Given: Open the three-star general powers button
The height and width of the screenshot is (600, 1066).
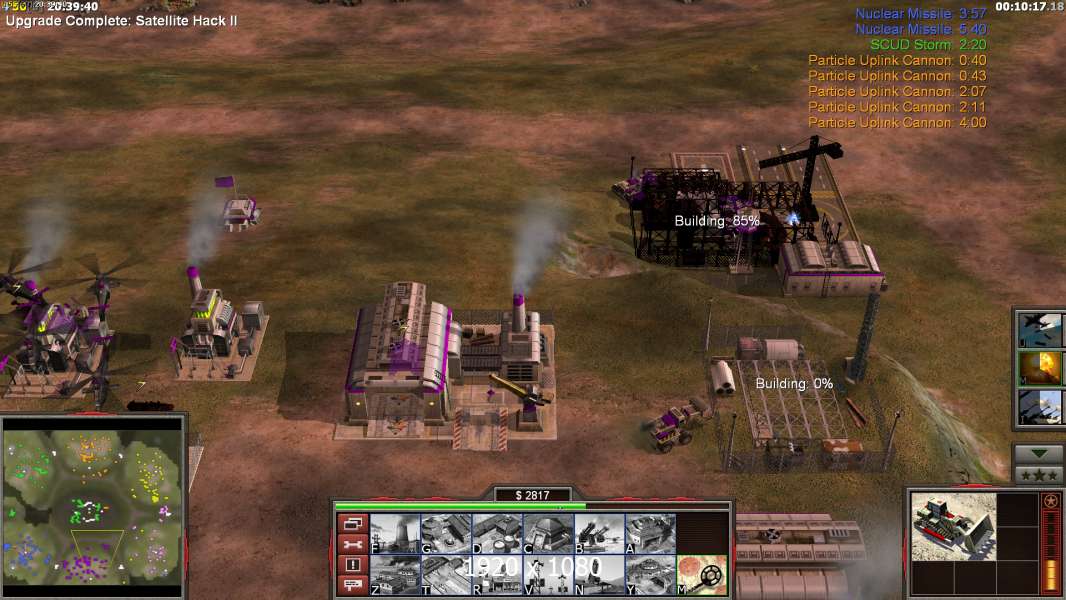Looking at the screenshot, I should coord(1038,474).
